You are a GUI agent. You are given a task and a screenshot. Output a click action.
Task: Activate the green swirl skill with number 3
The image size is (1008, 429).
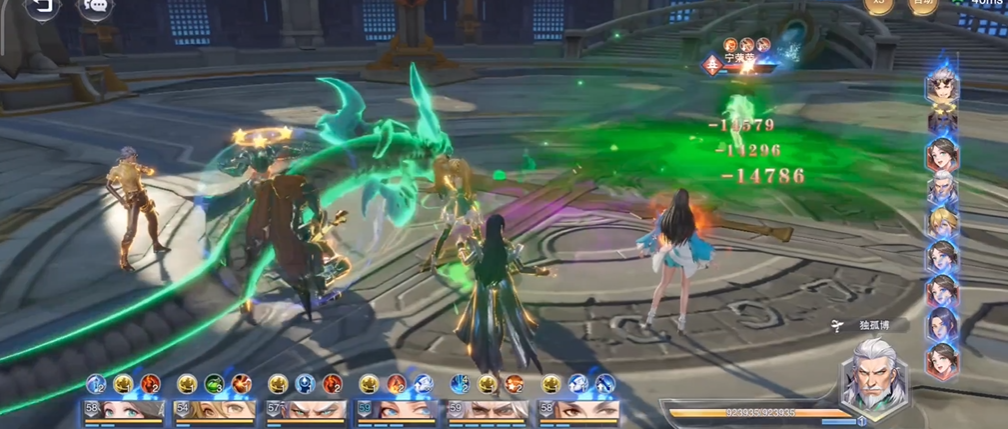214,383
